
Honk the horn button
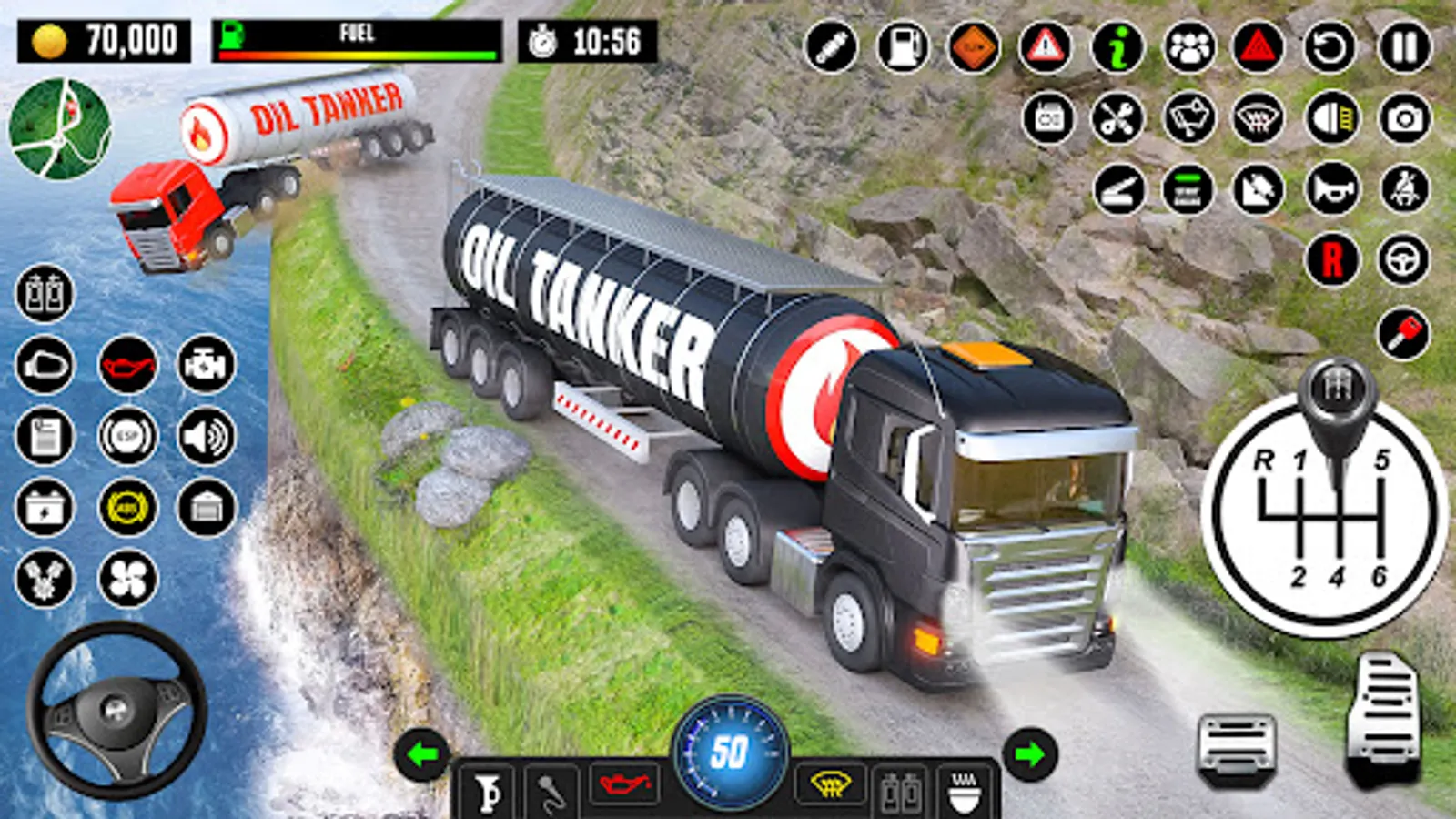click(x=1332, y=189)
